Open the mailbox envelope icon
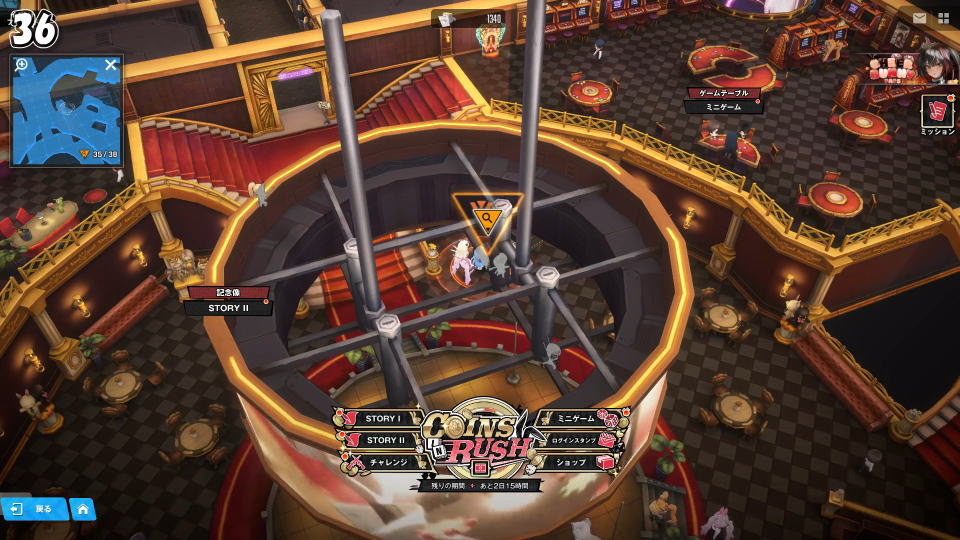 tap(919, 18)
